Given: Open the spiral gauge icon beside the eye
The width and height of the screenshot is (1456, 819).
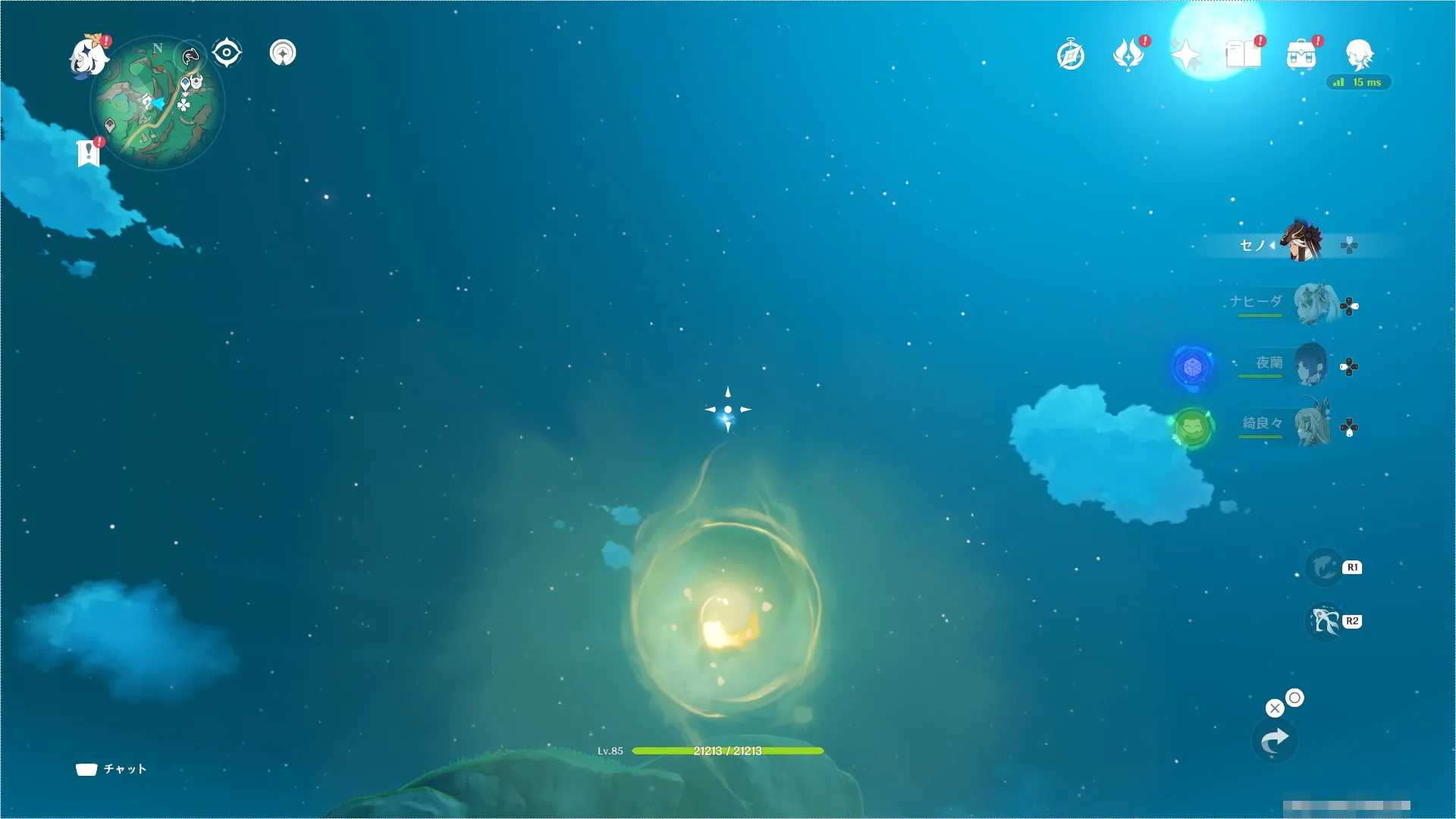Looking at the screenshot, I should (283, 53).
